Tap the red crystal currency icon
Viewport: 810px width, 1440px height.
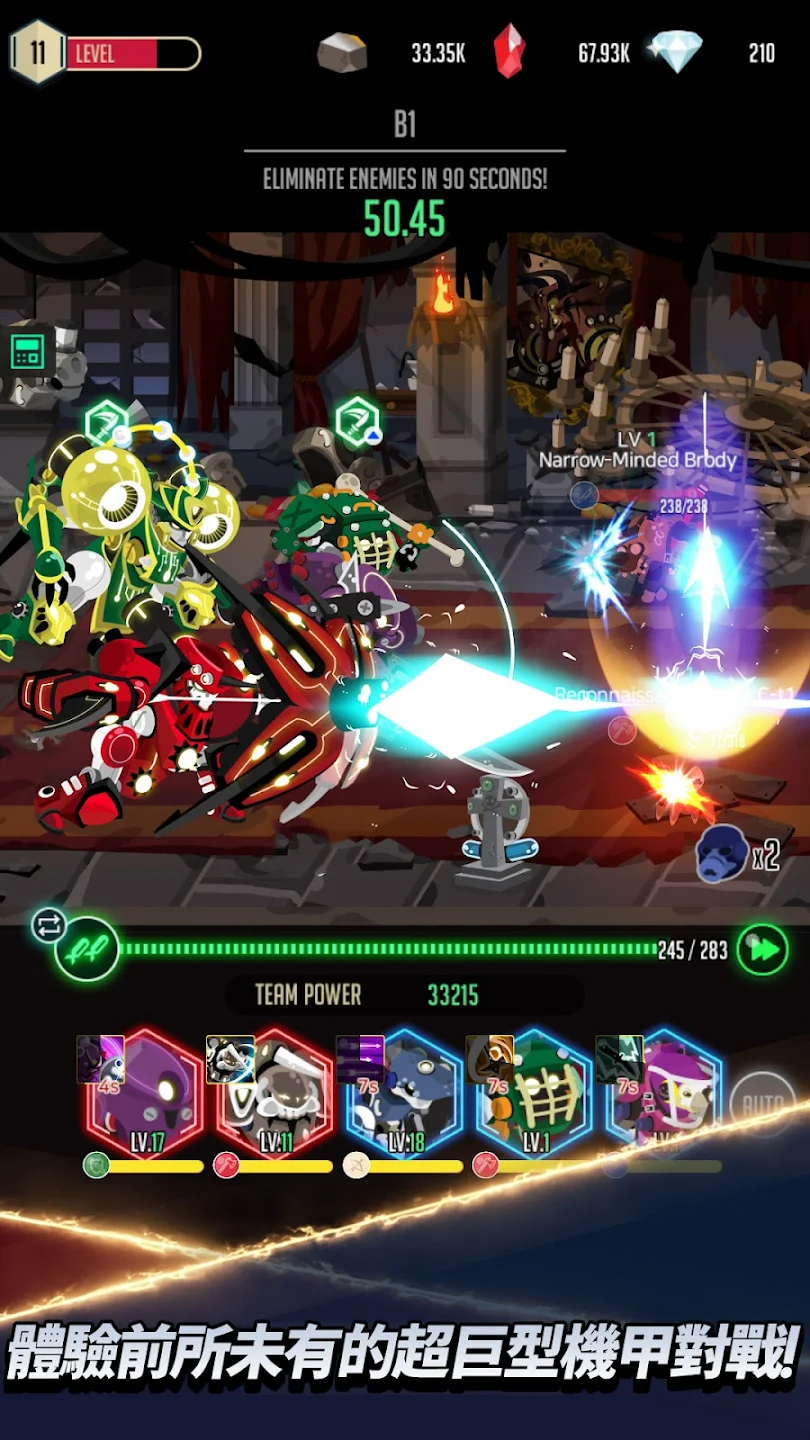[x=509, y=52]
